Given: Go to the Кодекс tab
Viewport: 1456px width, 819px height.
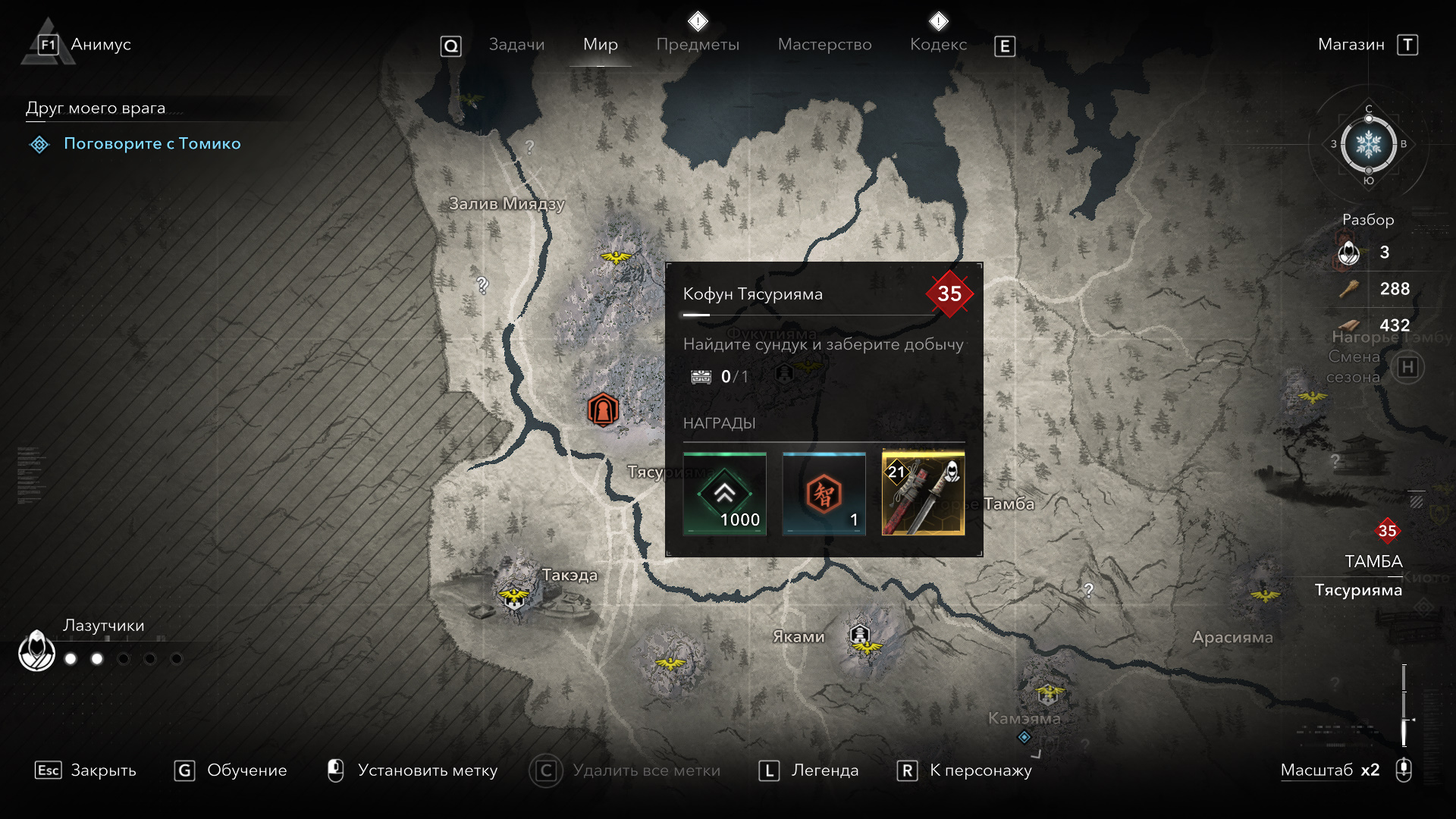Looking at the screenshot, I should coord(938,45).
